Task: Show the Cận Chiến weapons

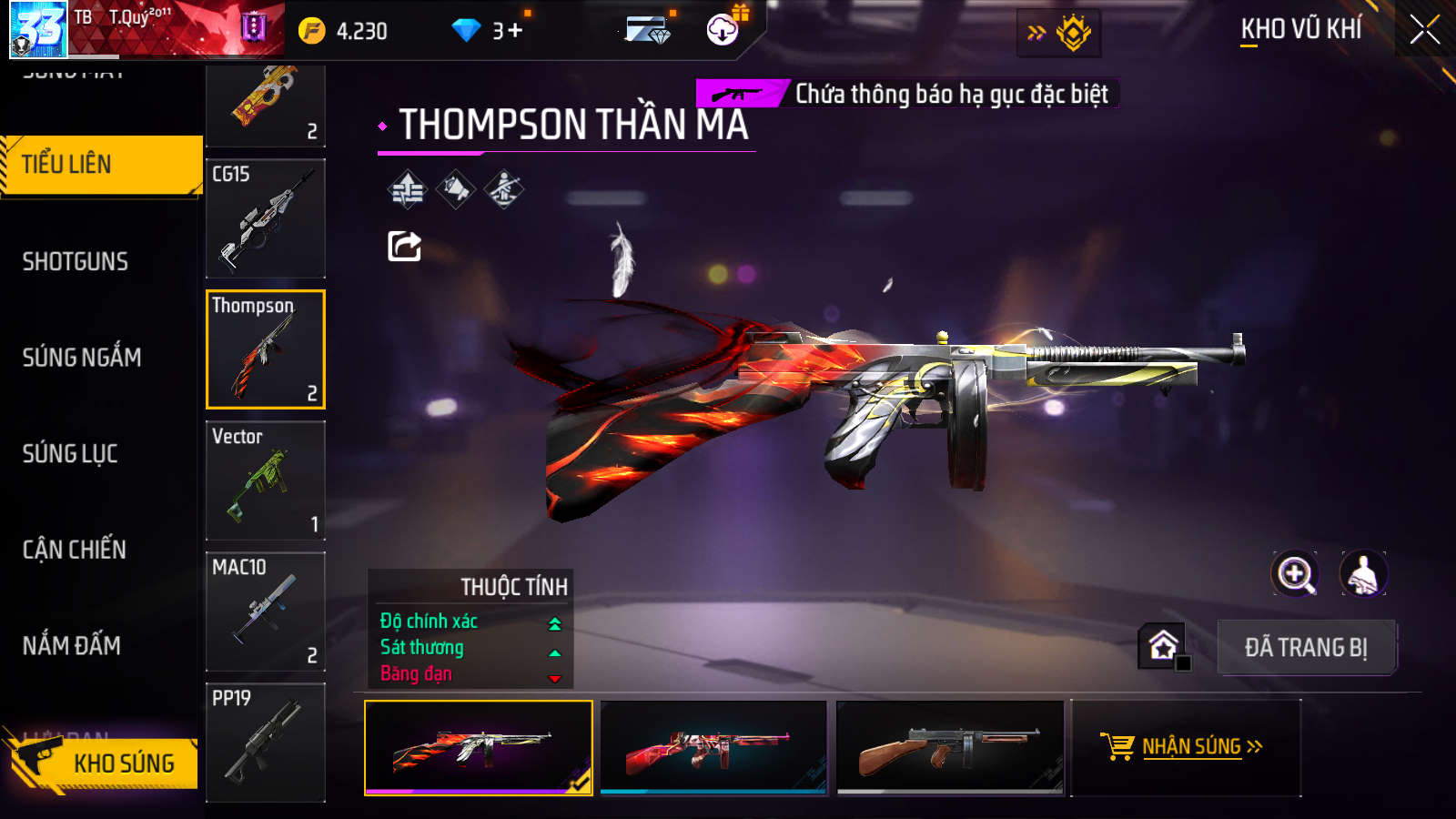Action: 75,550
